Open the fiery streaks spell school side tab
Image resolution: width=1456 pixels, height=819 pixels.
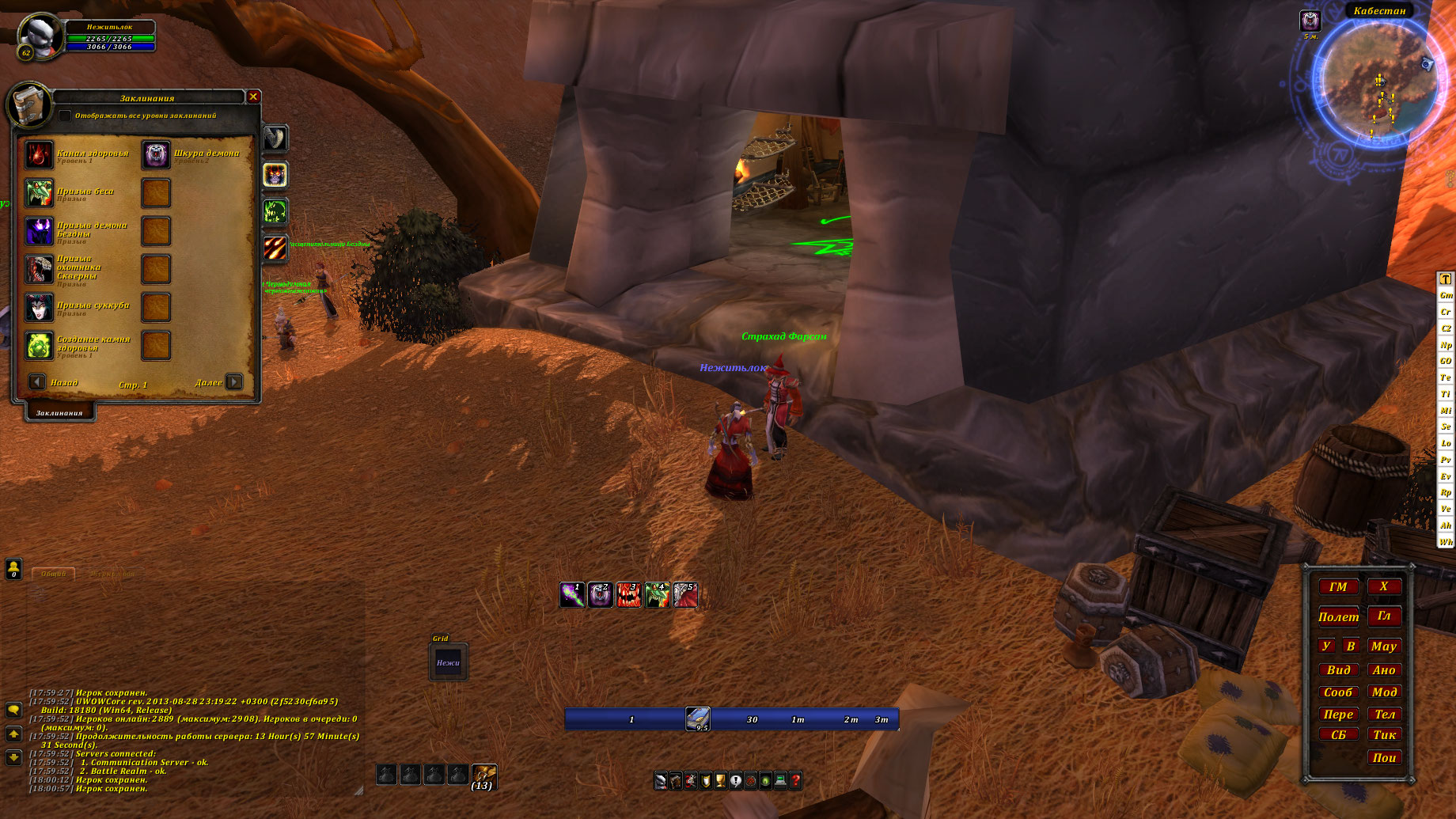(275, 248)
